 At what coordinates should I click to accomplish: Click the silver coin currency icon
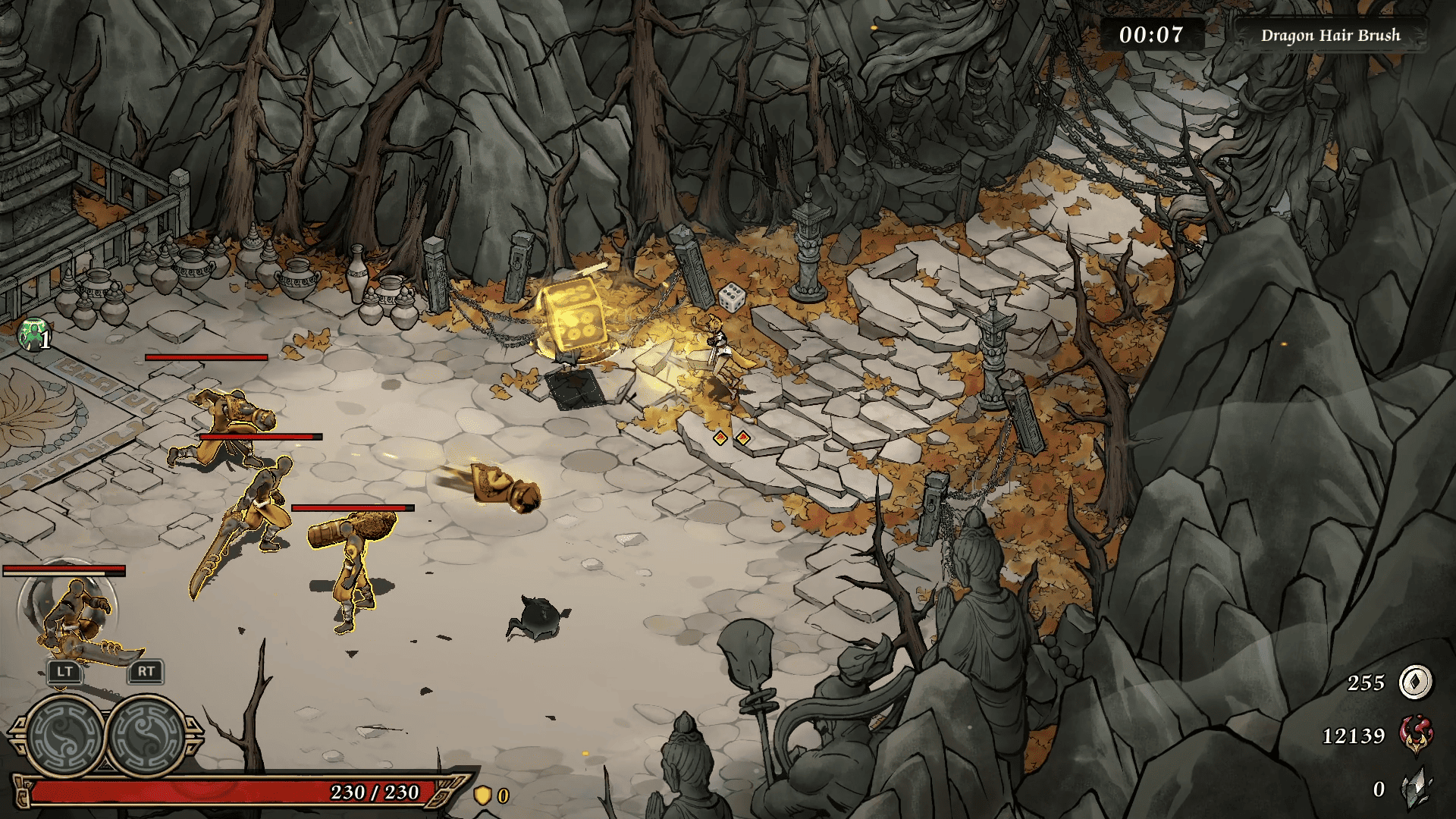pos(1415,682)
